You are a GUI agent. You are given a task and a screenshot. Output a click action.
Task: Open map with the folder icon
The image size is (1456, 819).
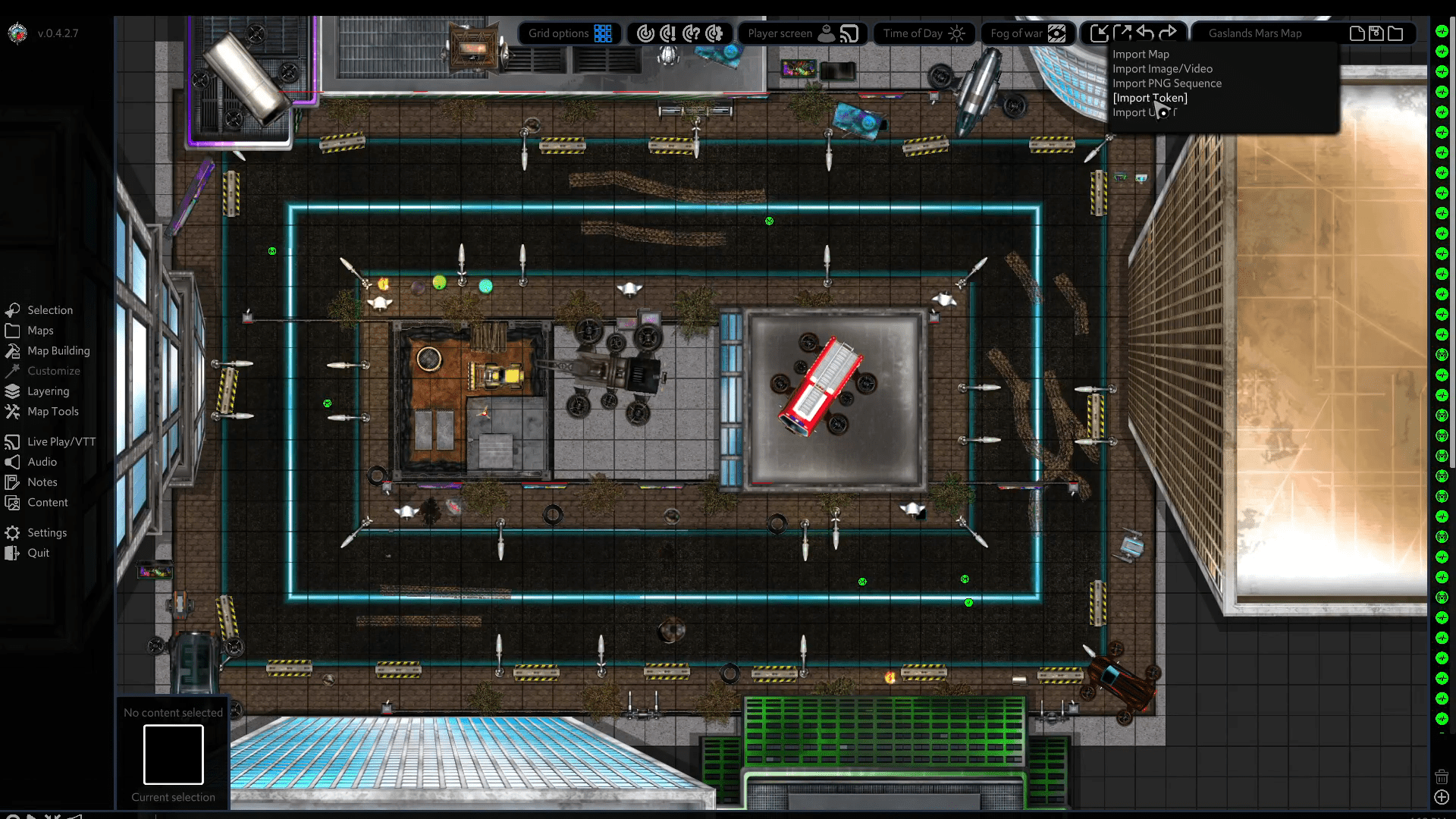(1395, 33)
